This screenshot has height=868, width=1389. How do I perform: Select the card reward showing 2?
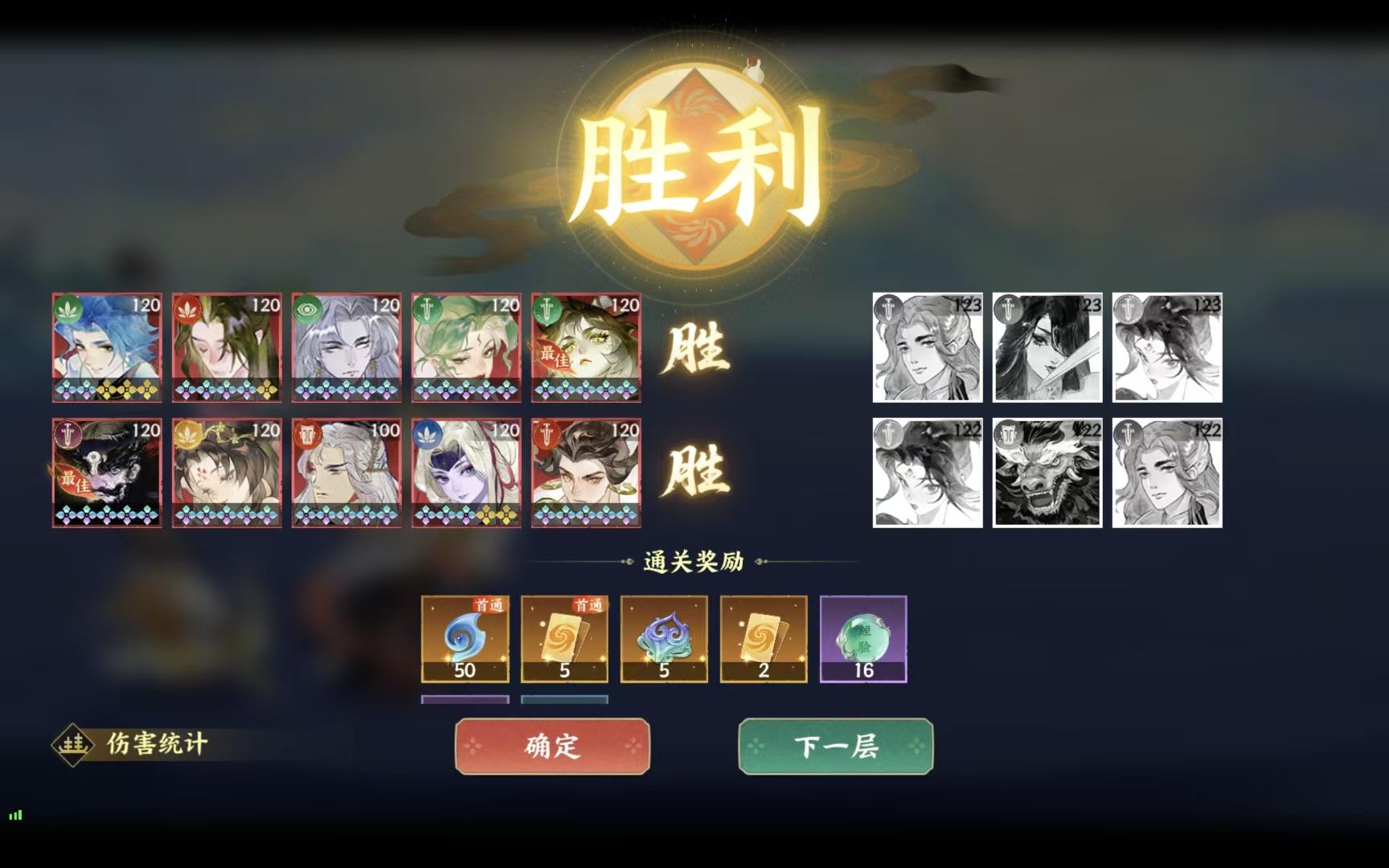(764, 639)
